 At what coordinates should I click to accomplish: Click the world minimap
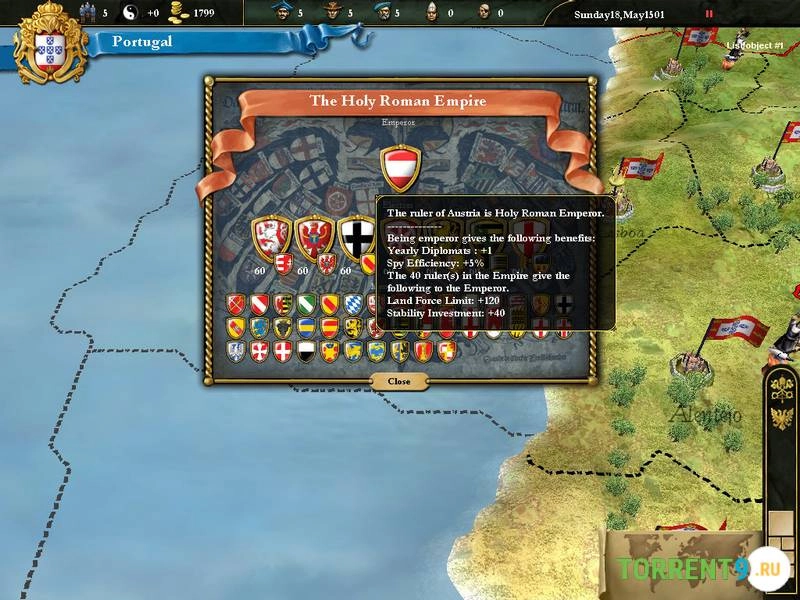pos(680,565)
